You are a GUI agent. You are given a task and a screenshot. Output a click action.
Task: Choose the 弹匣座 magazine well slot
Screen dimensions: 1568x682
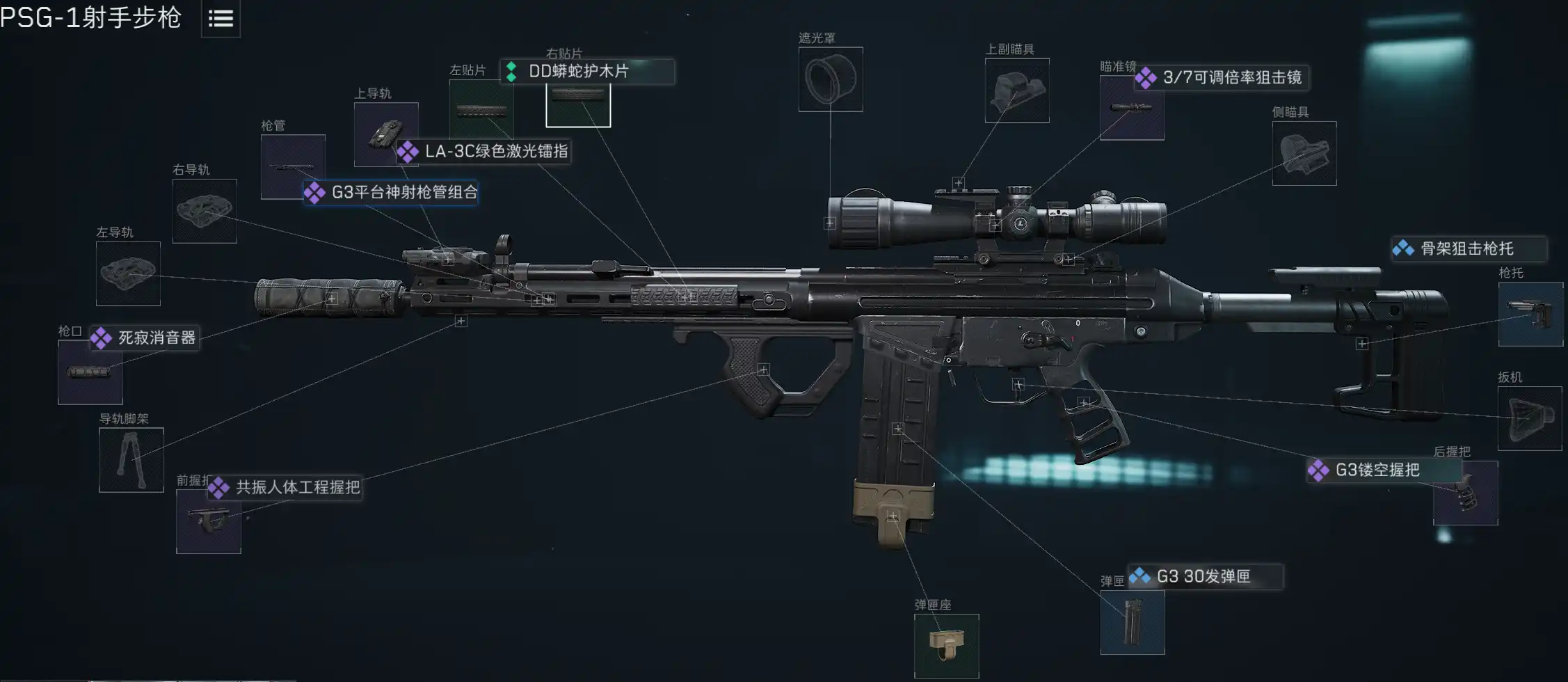[946, 646]
